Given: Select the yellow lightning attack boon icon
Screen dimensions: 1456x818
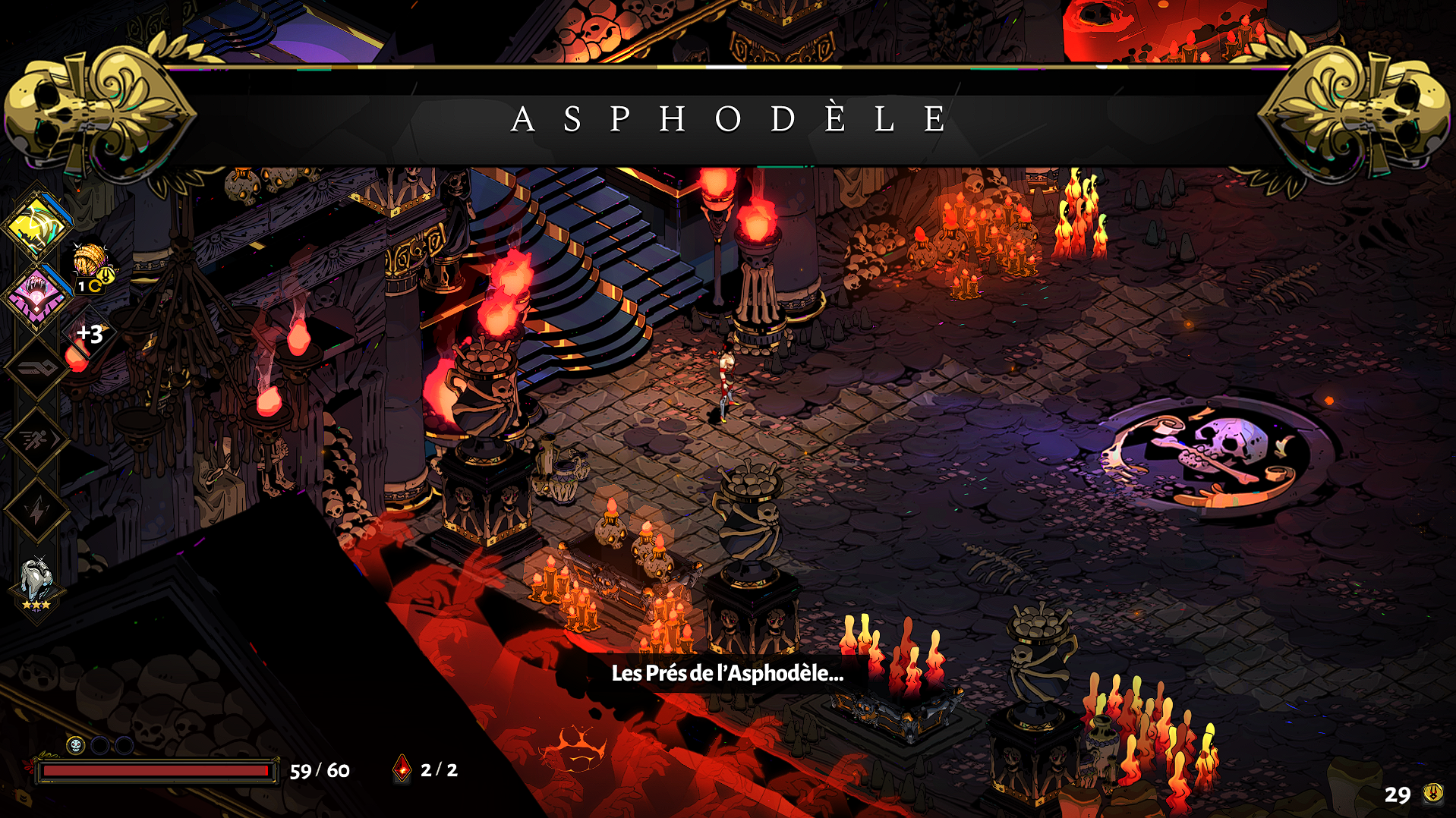Looking at the screenshot, I should pos(36,226).
